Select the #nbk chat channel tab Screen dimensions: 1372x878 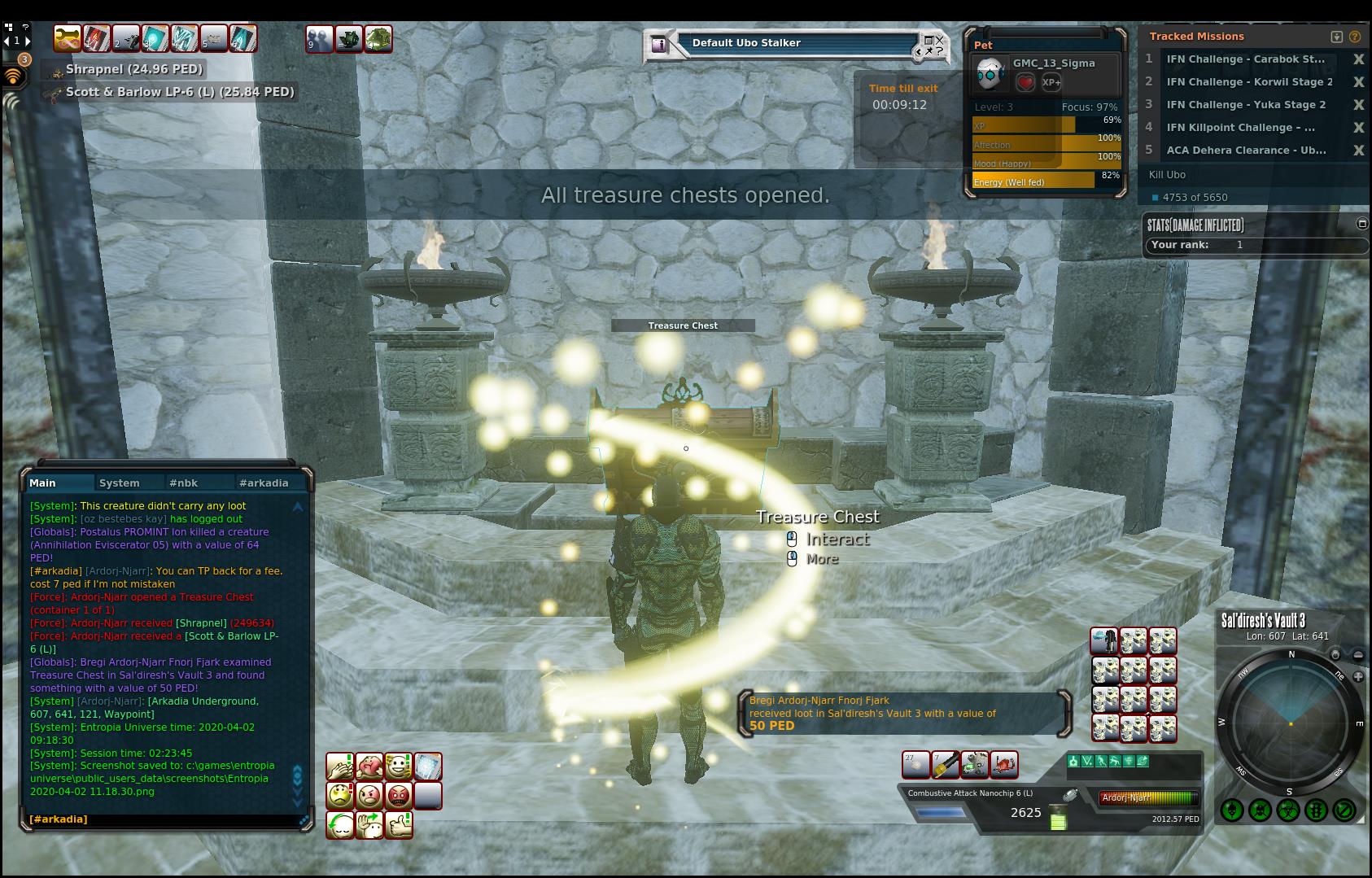tap(183, 483)
